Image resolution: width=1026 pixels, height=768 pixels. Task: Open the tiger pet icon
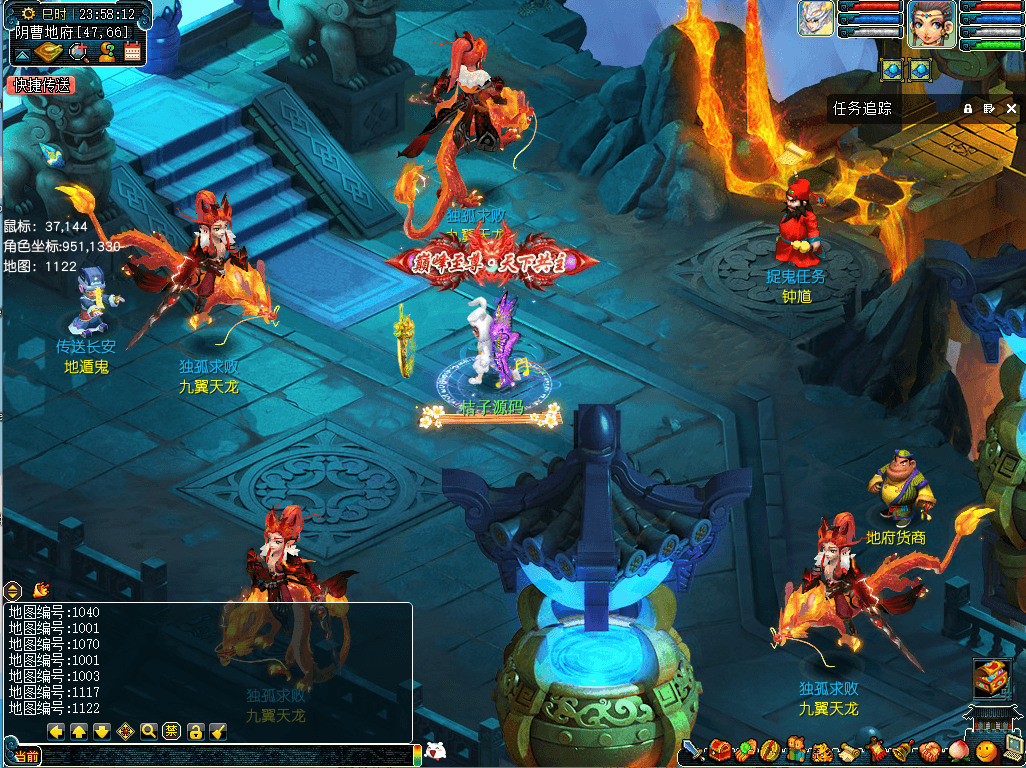822,750
